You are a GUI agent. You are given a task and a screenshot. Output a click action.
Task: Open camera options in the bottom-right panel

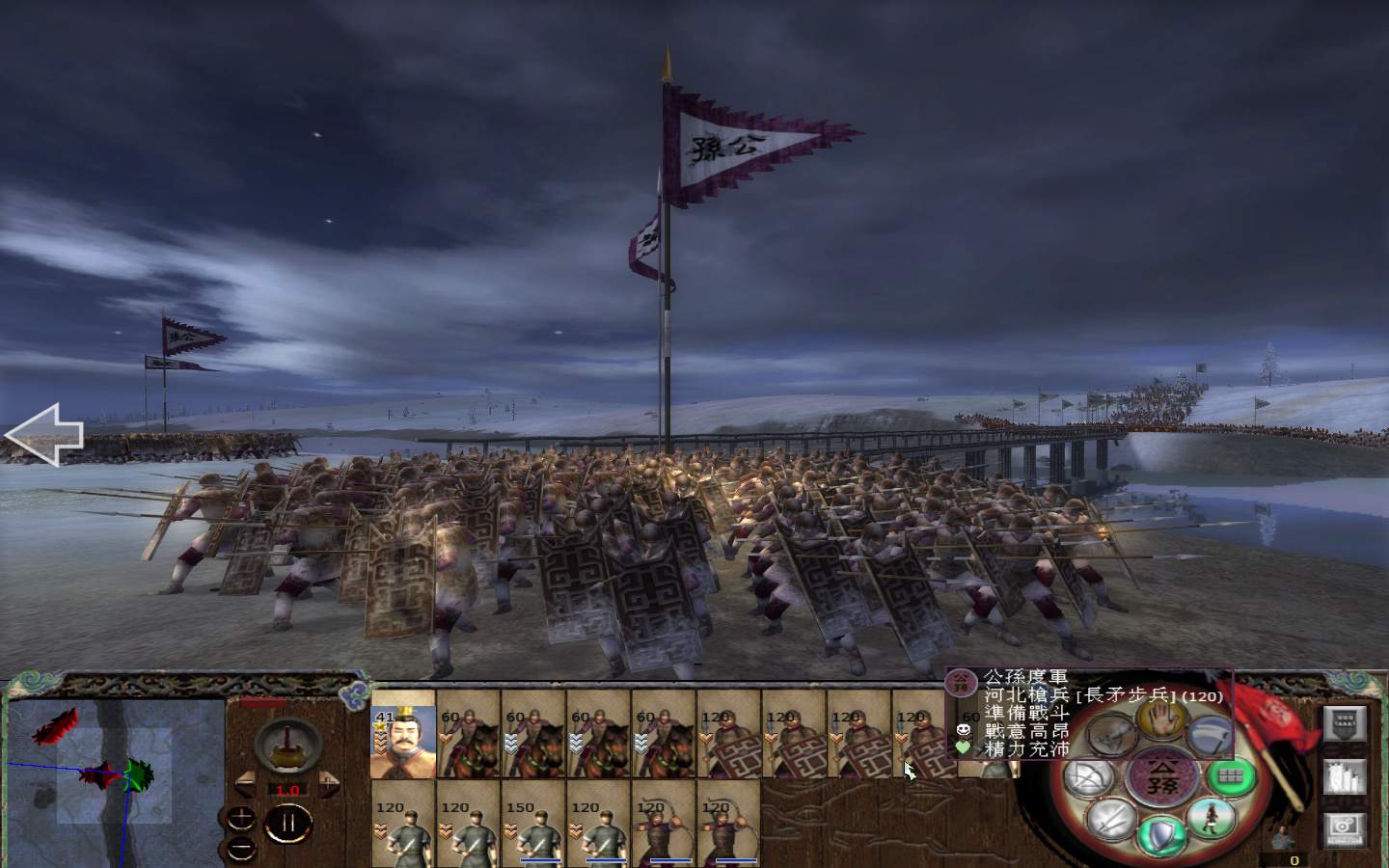[1346, 829]
